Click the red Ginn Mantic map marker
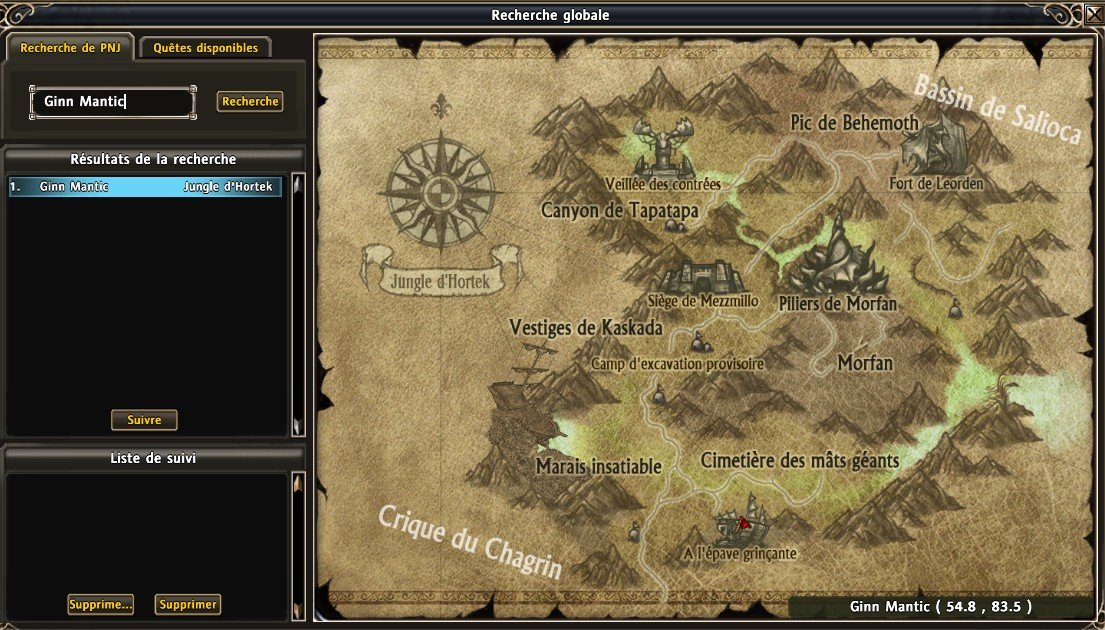Viewport: 1105px width, 630px height. click(744, 523)
